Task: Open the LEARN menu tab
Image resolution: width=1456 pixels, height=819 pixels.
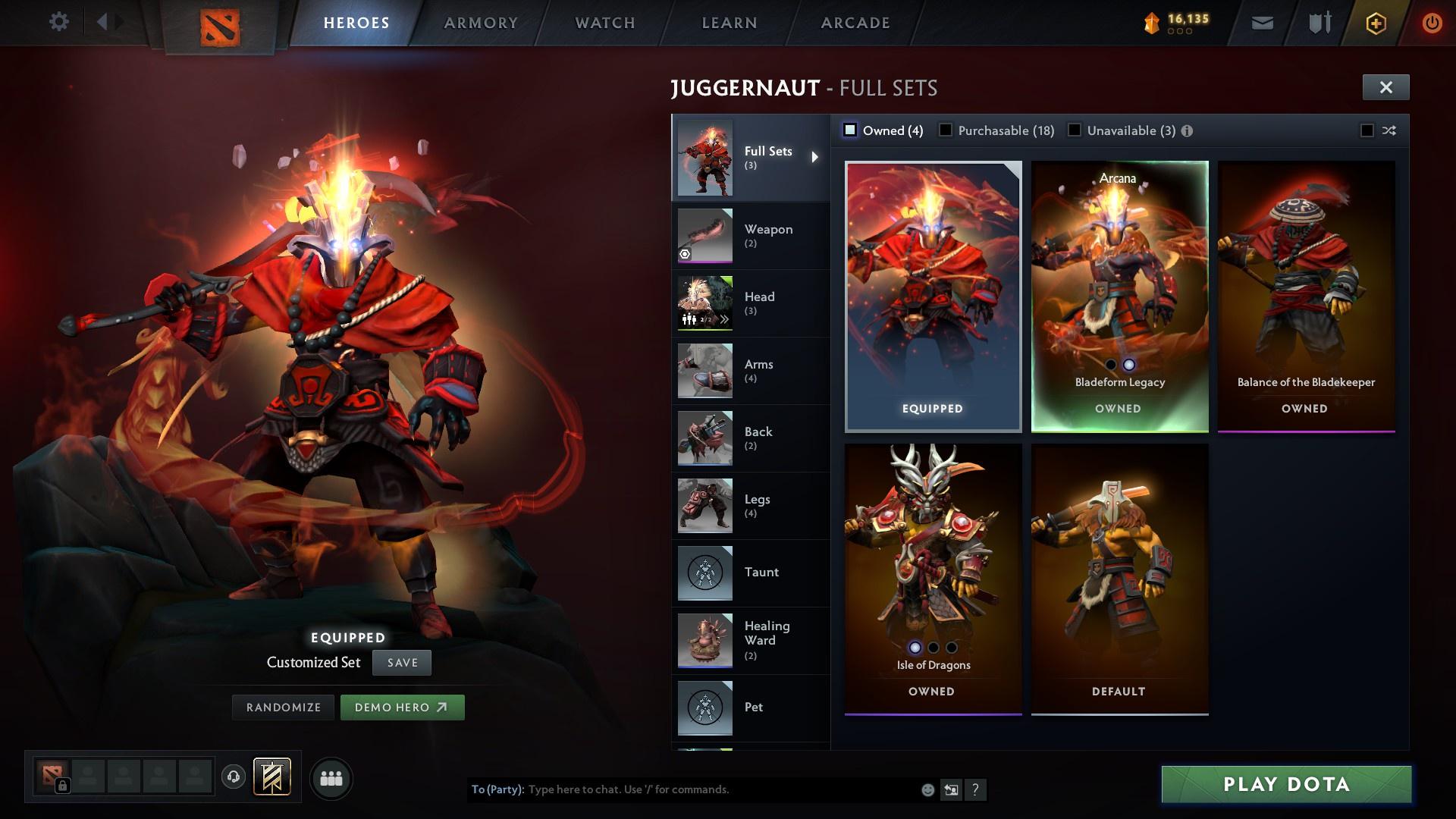Action: pos(729,23)
